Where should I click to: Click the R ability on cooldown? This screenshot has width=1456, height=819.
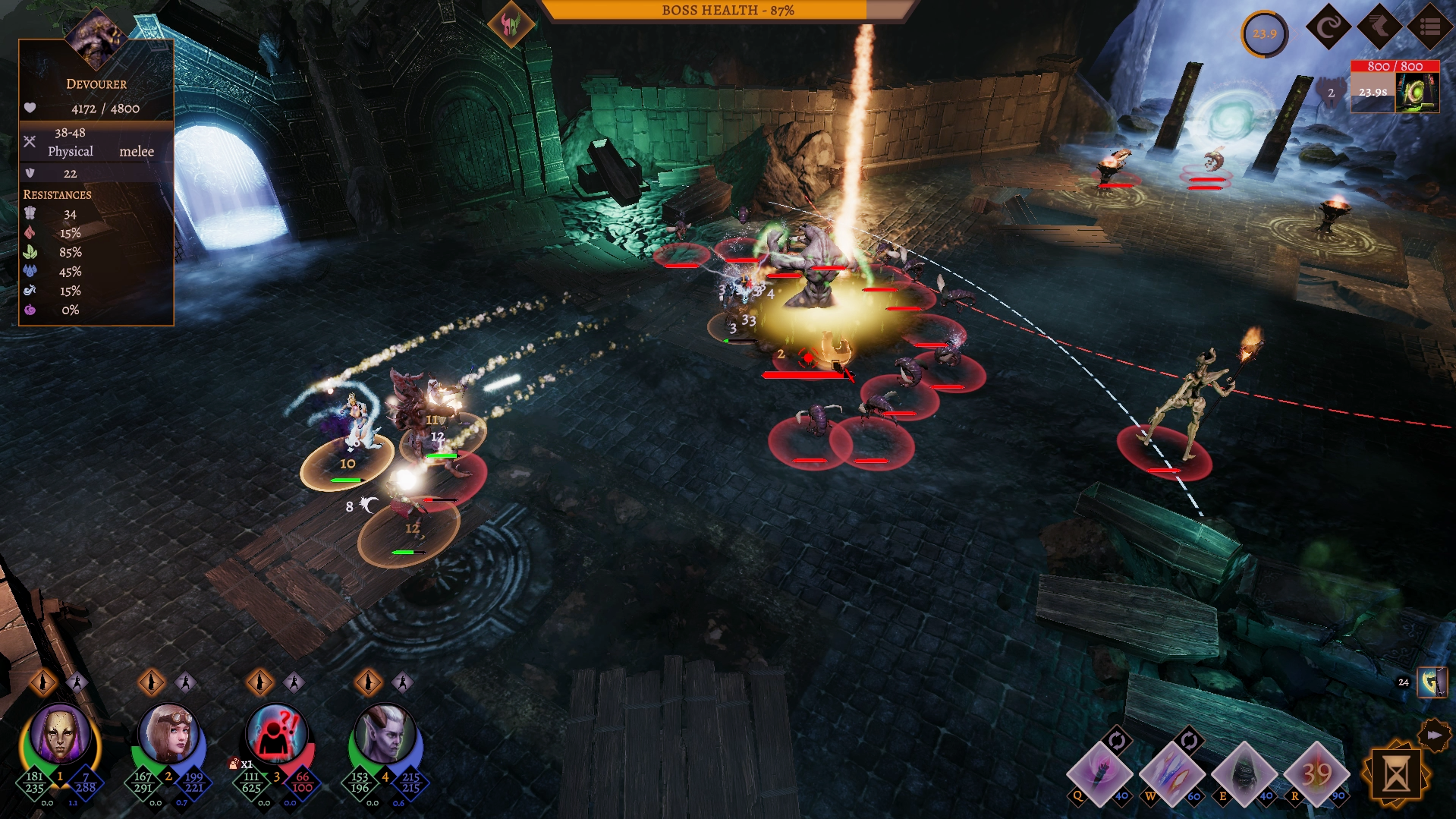1317,773
